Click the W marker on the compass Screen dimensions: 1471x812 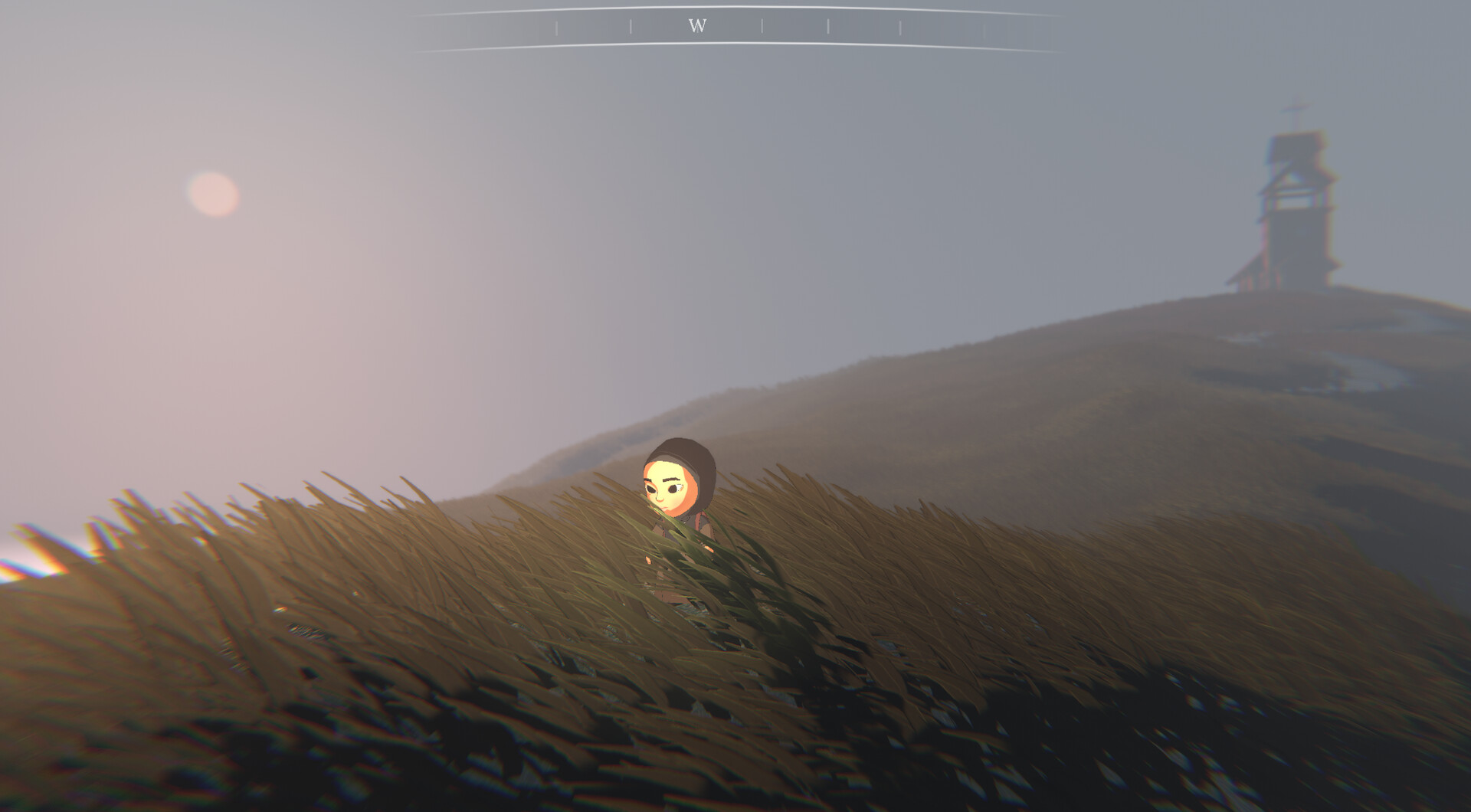(697, 24)
